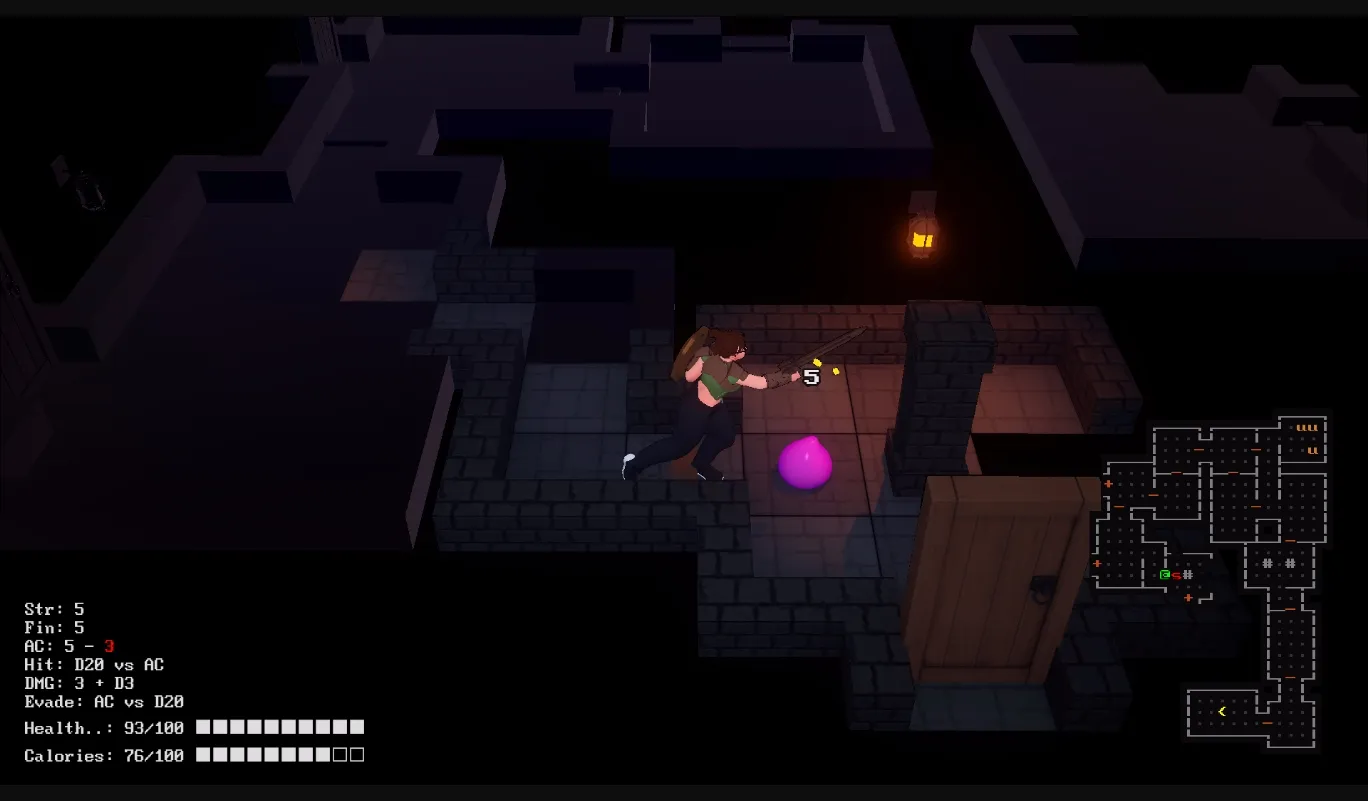Click the yellow < stairs symbol on minimap
The image size is (1368, 801).
point(1221,710)
